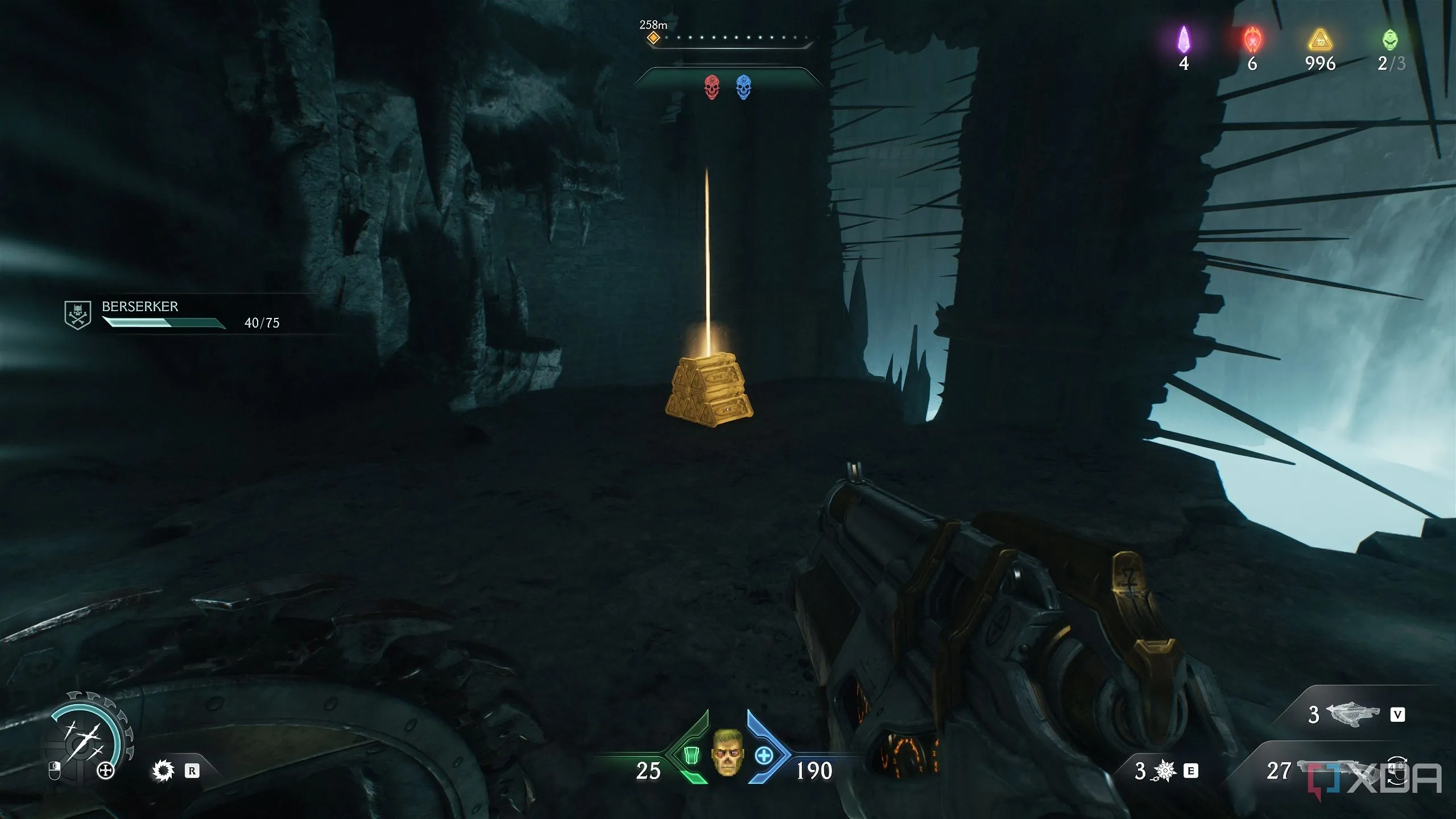Click the green demon head counter icon
The image size is (1456, 819).
pos(1389,40)
